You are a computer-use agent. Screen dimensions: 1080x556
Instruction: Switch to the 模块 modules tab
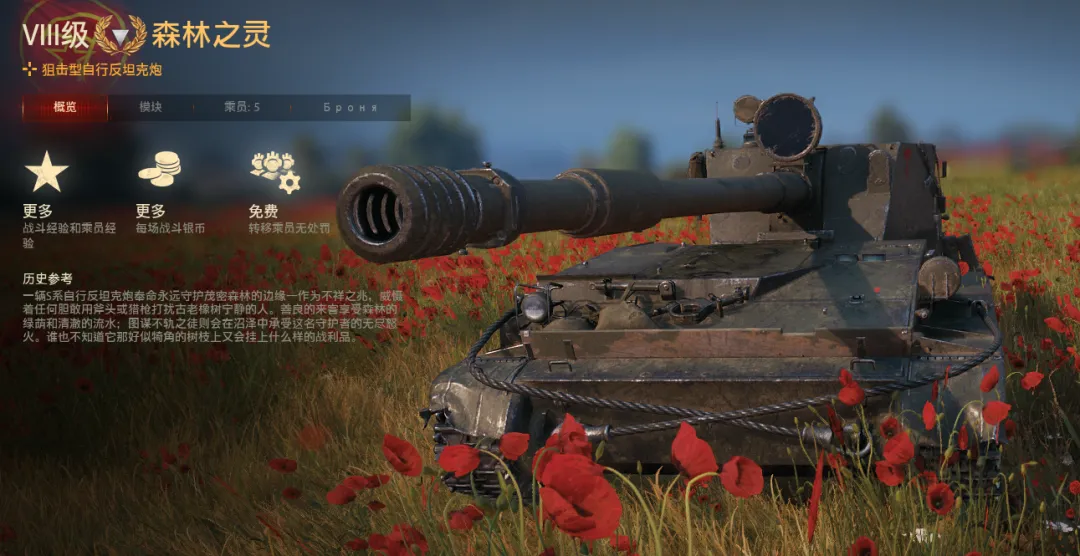coord(151,107)
